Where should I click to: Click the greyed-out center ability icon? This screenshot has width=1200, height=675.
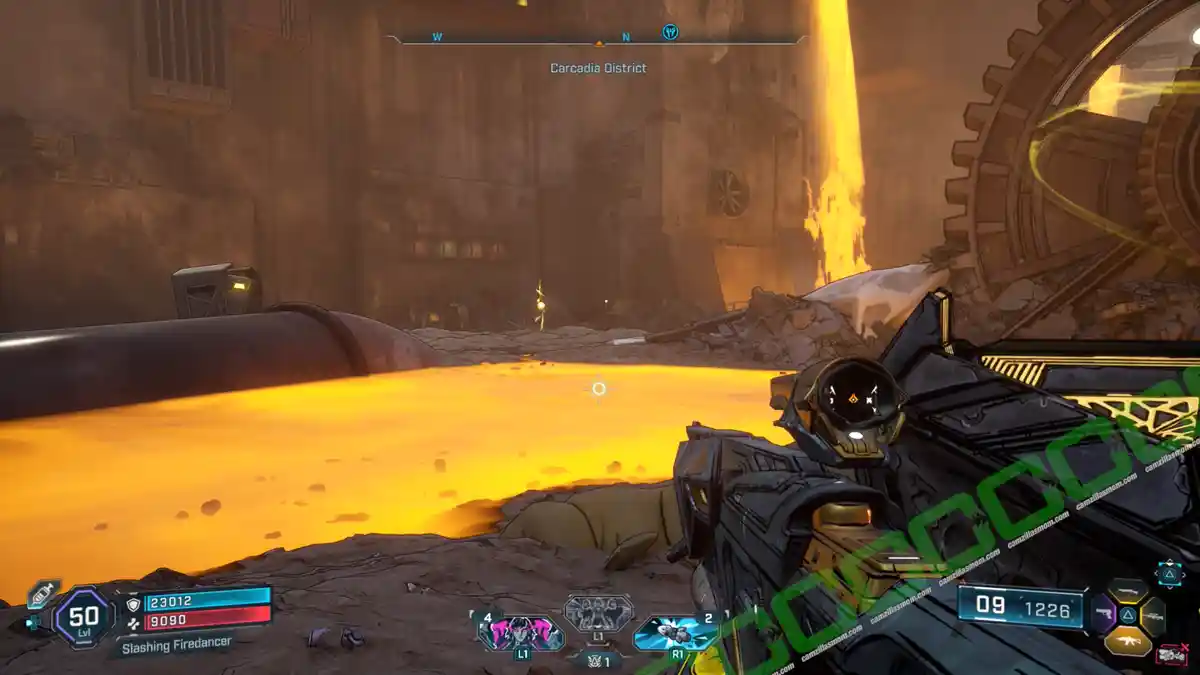(598, 612)
